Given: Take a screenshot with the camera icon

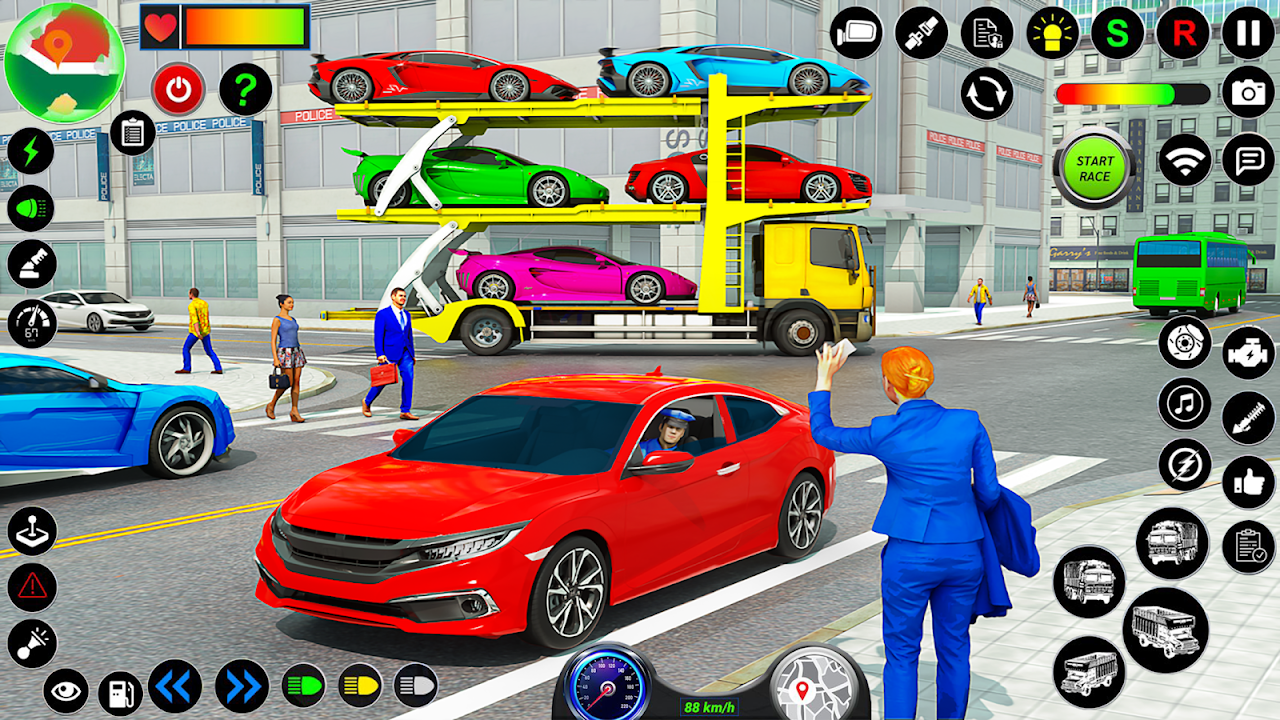Looking at the screenshot, I should pos(1248,92).
